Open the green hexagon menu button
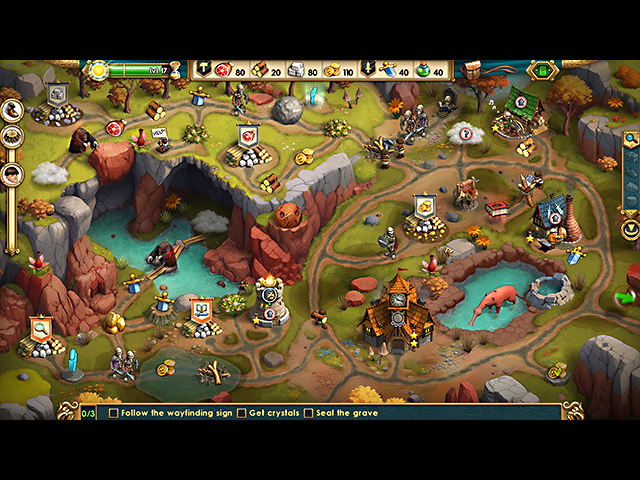 click(542, 70)
